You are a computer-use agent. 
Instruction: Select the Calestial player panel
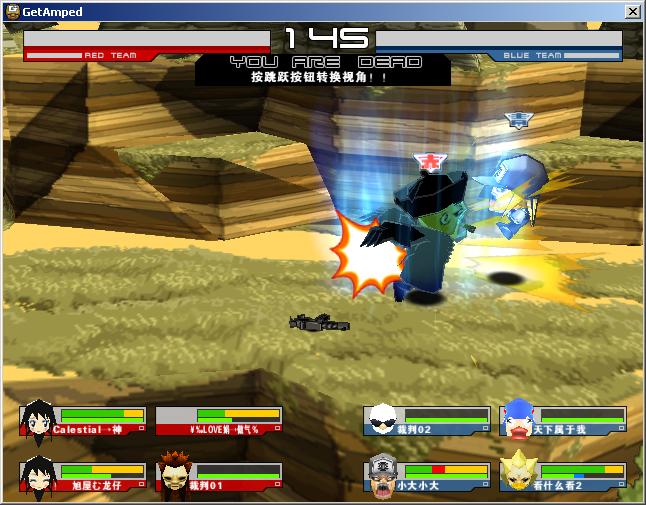pos(84,421)
